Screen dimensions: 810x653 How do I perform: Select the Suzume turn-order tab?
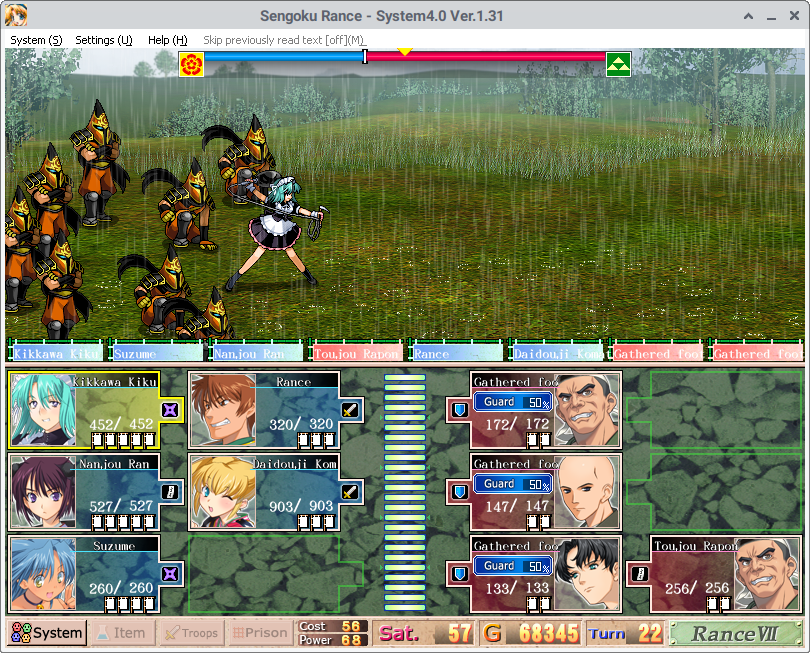(156, 353)
